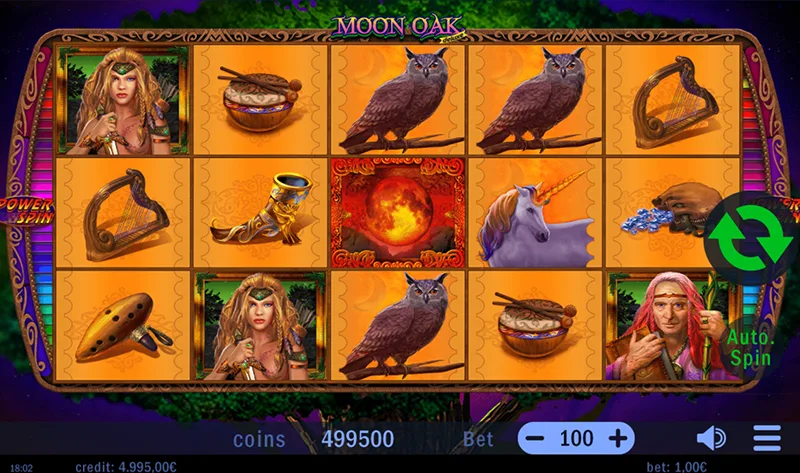800x473 pixels.
Task: Open the hamburger menu
Action: coord(767,438)
